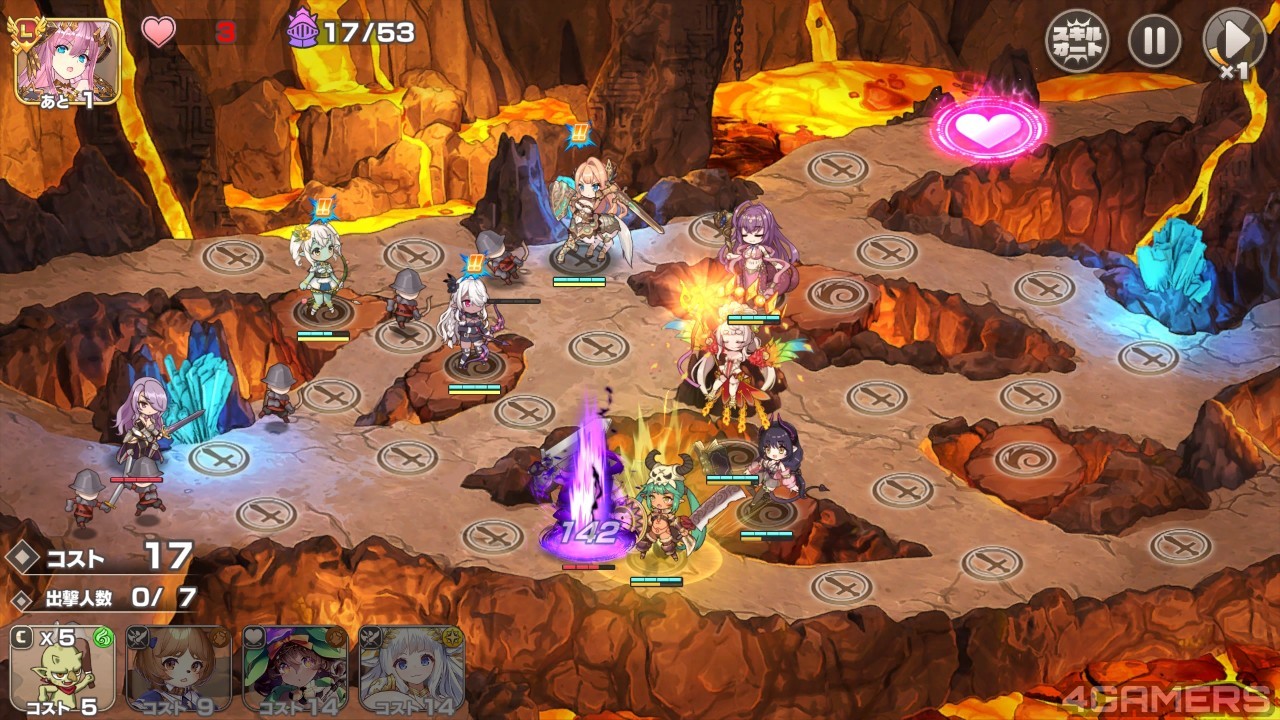The height and width of the screenshot is (720, 1280).
Task: Toggle the スキルオート auto-skill button
Action: (1077, 41)
